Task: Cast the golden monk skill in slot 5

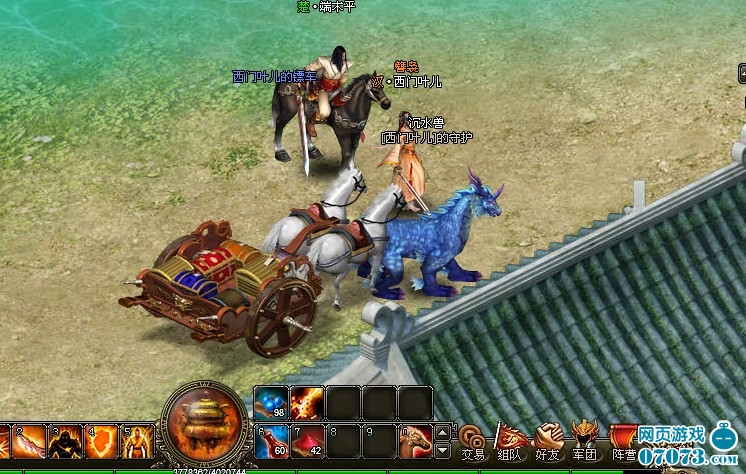Action: 138,442
